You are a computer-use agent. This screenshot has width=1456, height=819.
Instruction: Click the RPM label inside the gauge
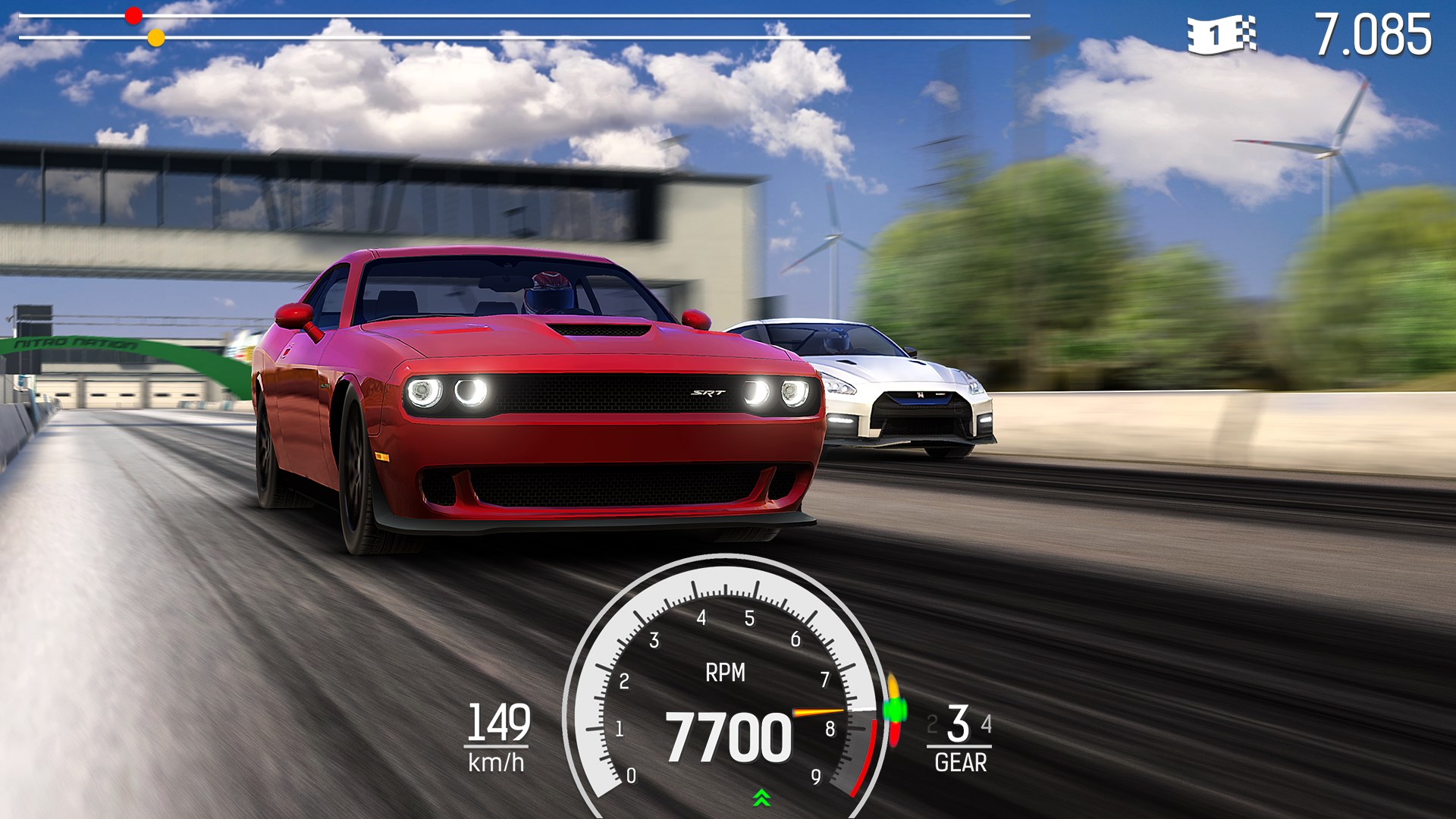coord(726,671)
